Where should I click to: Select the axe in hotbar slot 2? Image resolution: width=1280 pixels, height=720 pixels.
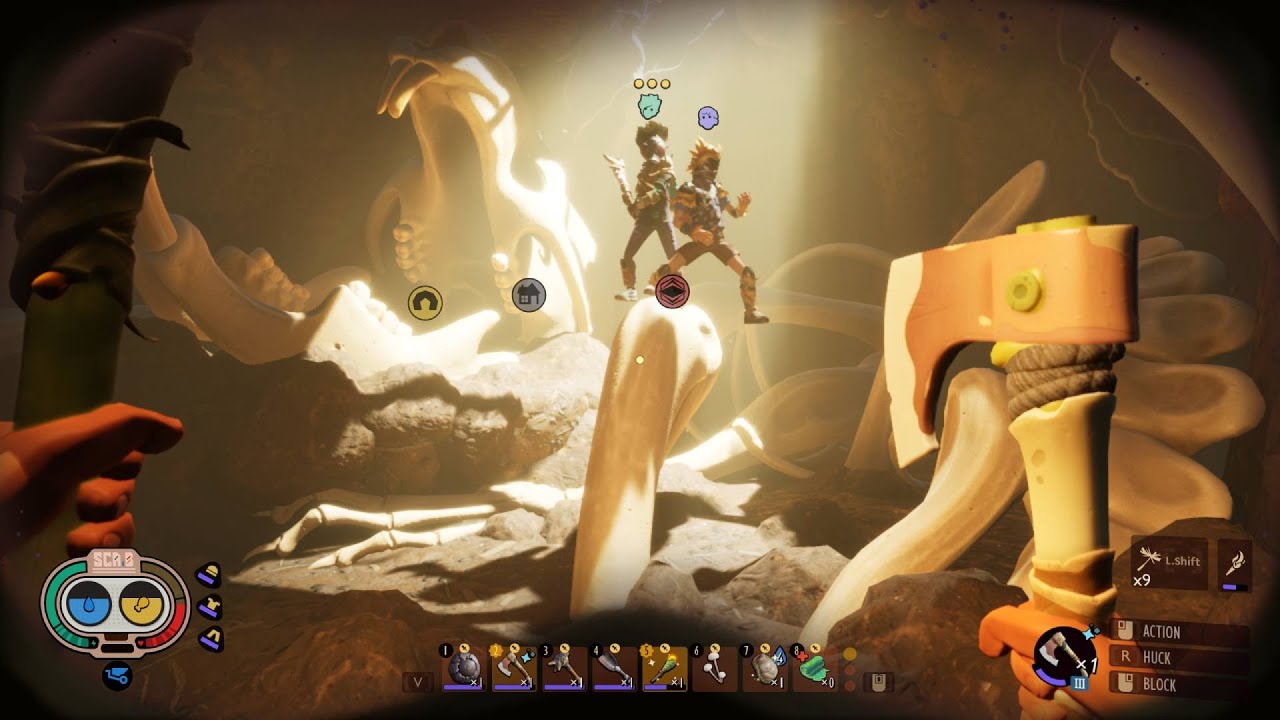(514, 668)
